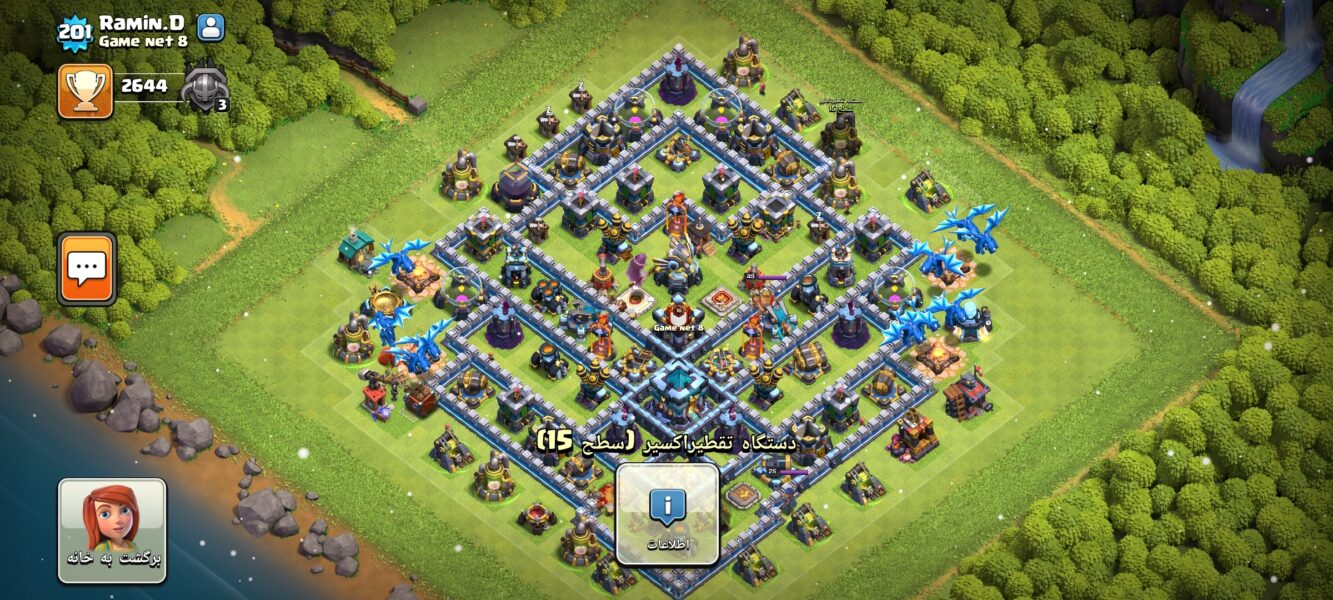Open the league badge beside the trophy count
The image size is (1333, 600).
click(x=204, y=88)
